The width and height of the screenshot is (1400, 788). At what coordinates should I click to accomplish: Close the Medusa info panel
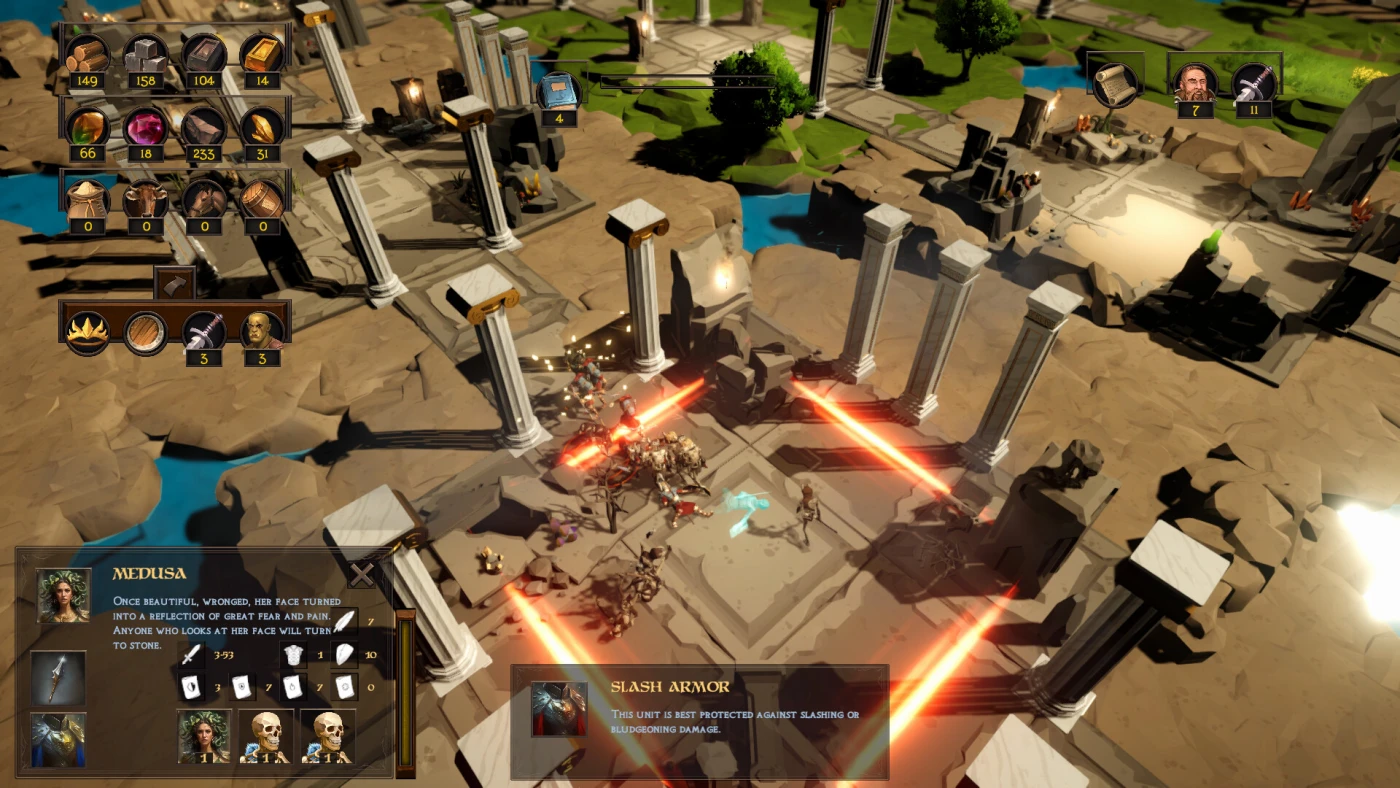pos(361,573)
